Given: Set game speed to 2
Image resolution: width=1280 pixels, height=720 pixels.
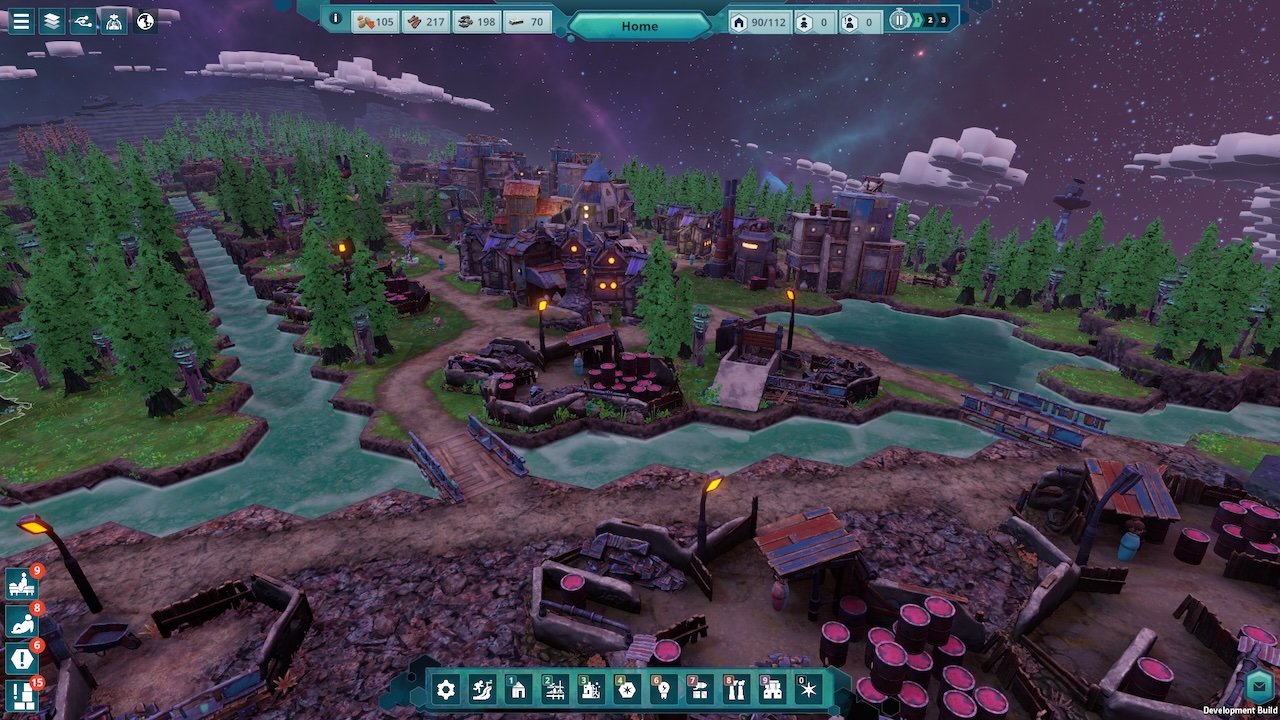Looking at the screenshot, I should [x=929, y=20].
